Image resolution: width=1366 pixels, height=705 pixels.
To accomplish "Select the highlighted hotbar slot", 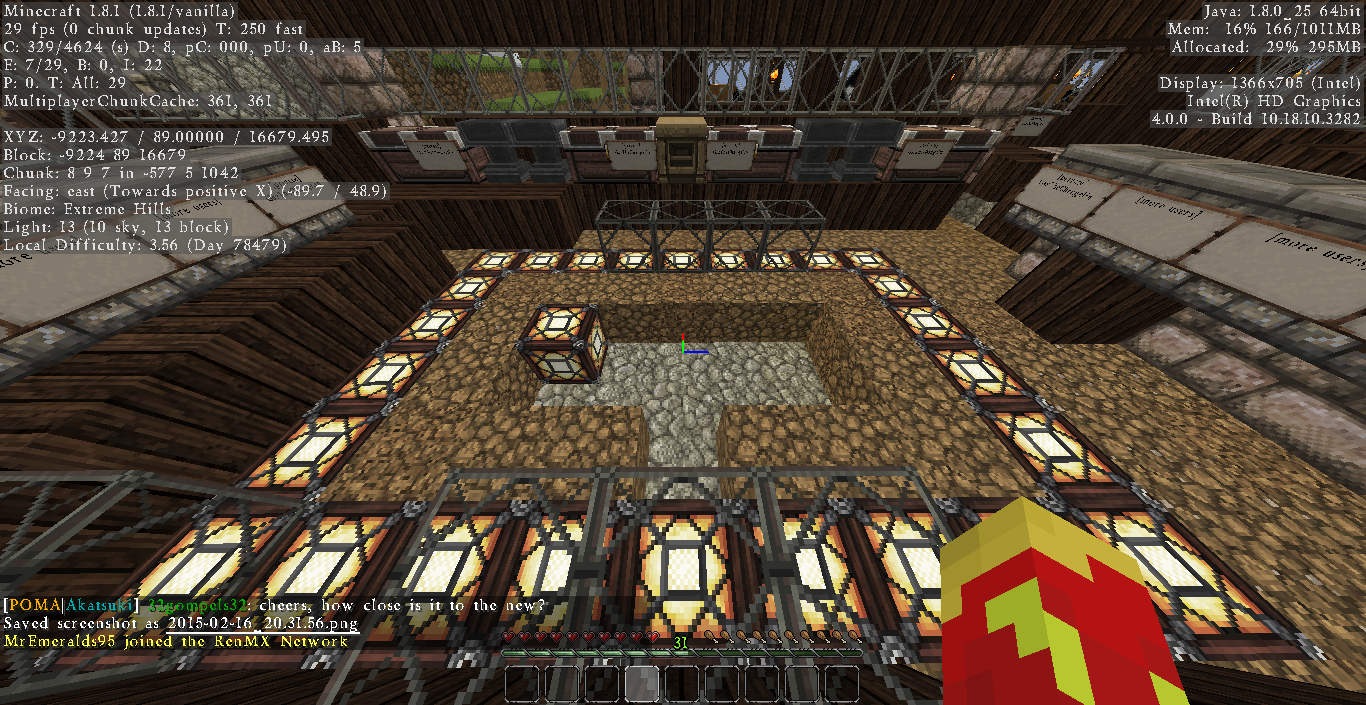I will [x=642, y=684].
